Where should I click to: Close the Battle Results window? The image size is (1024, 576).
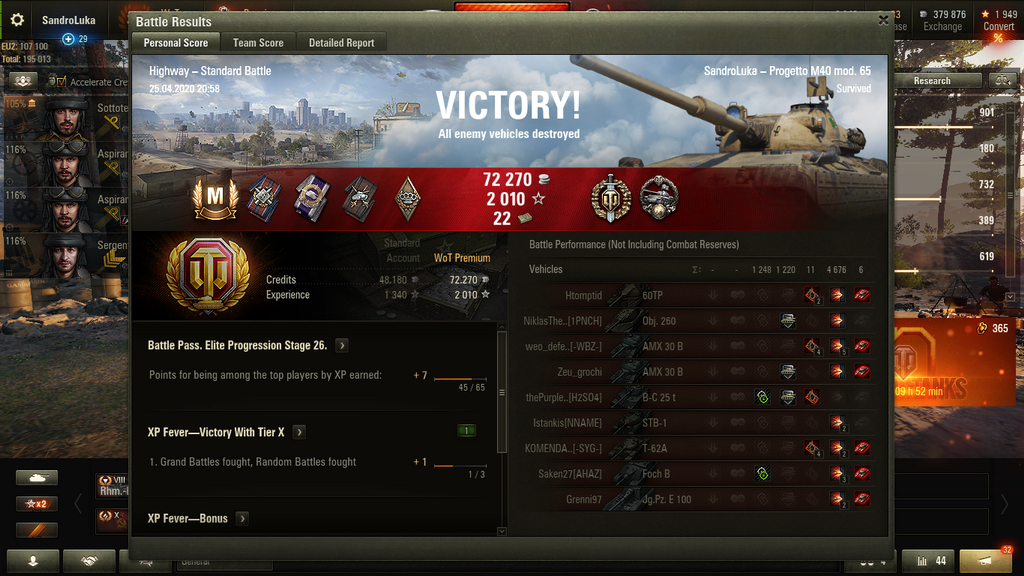tap(883, 19)
